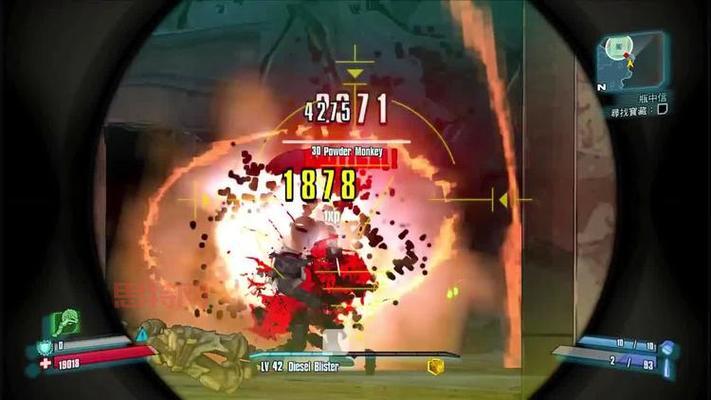Select the grenade icon near the ammo counter
Screen dimensions: 711x400
668,350
